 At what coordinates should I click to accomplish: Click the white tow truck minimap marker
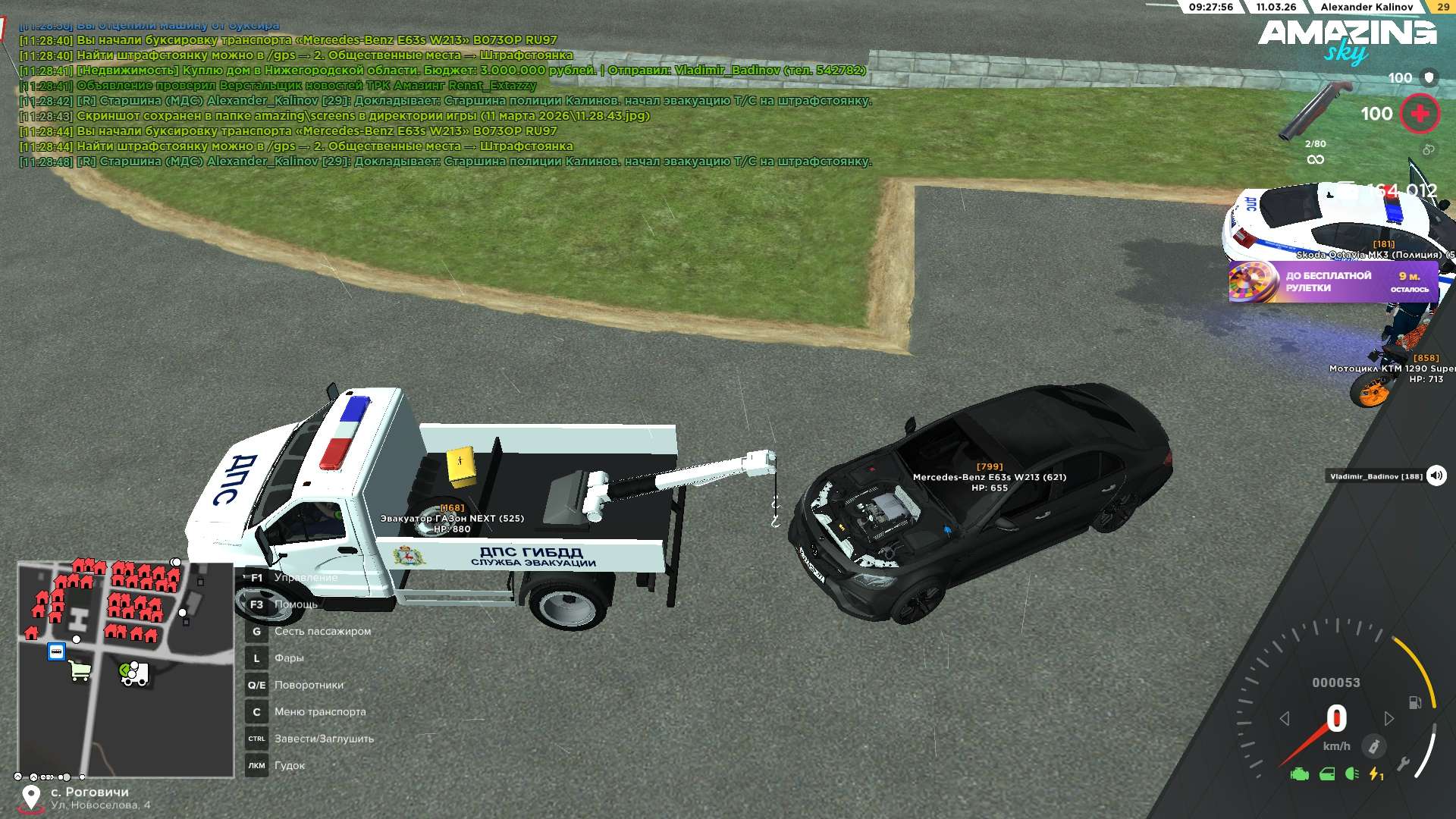135,673
